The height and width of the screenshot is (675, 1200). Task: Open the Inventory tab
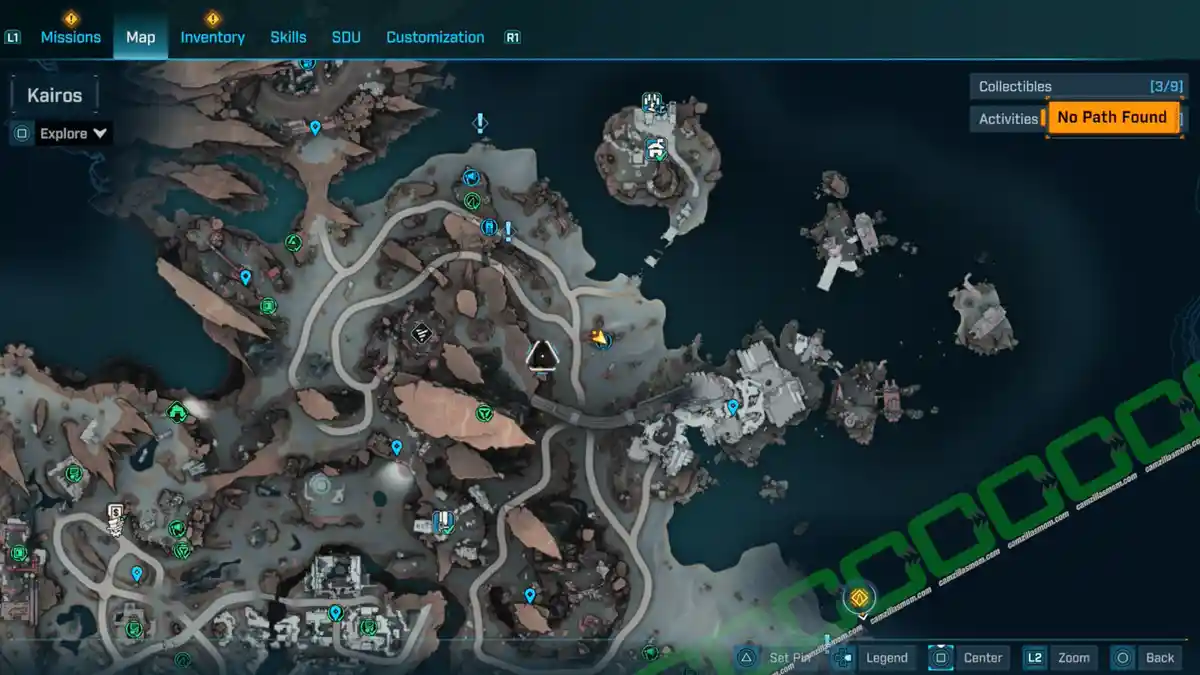(x=212, y=37)
